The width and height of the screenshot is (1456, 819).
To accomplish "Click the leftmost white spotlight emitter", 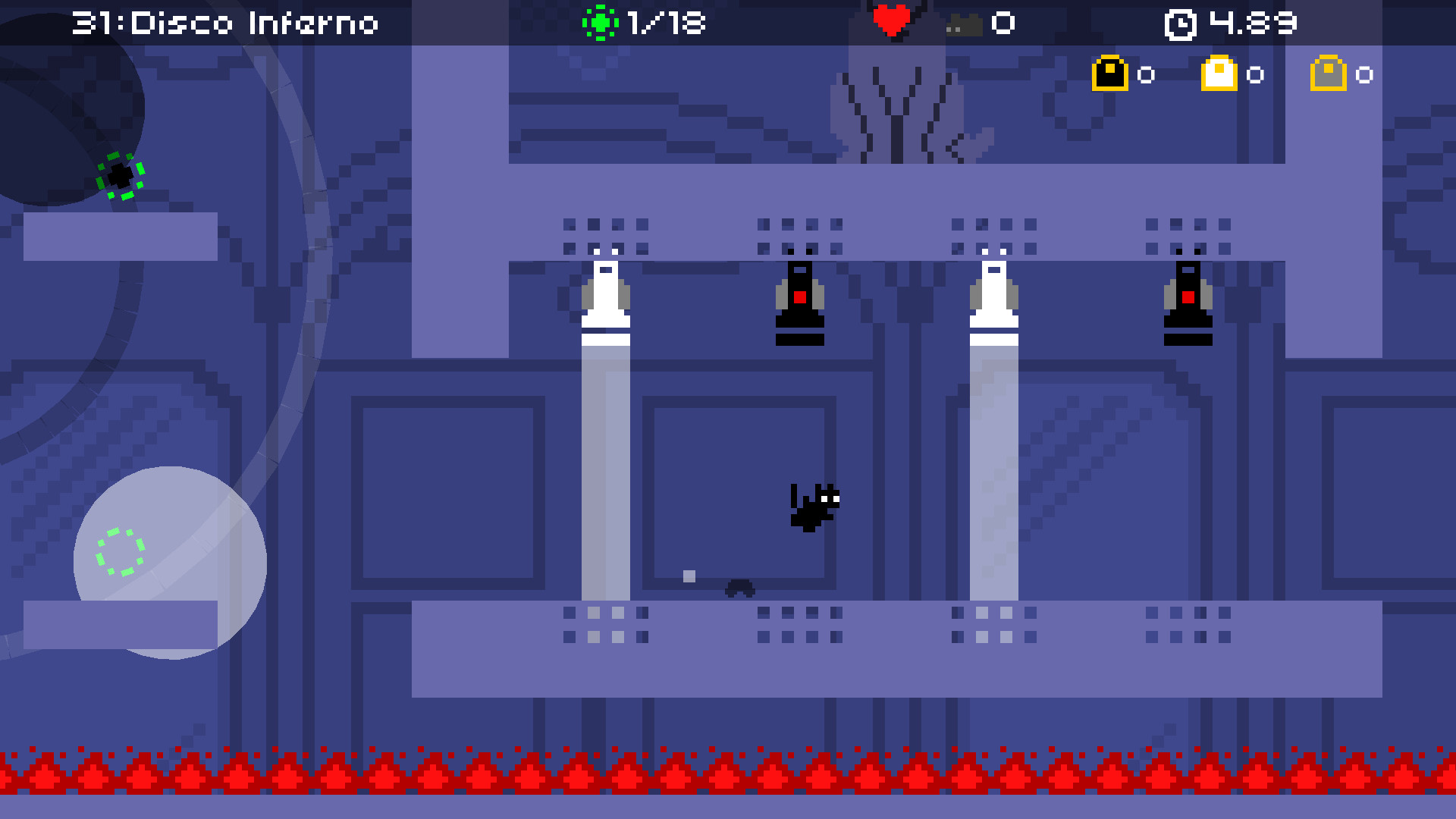I will click(605, 292).
